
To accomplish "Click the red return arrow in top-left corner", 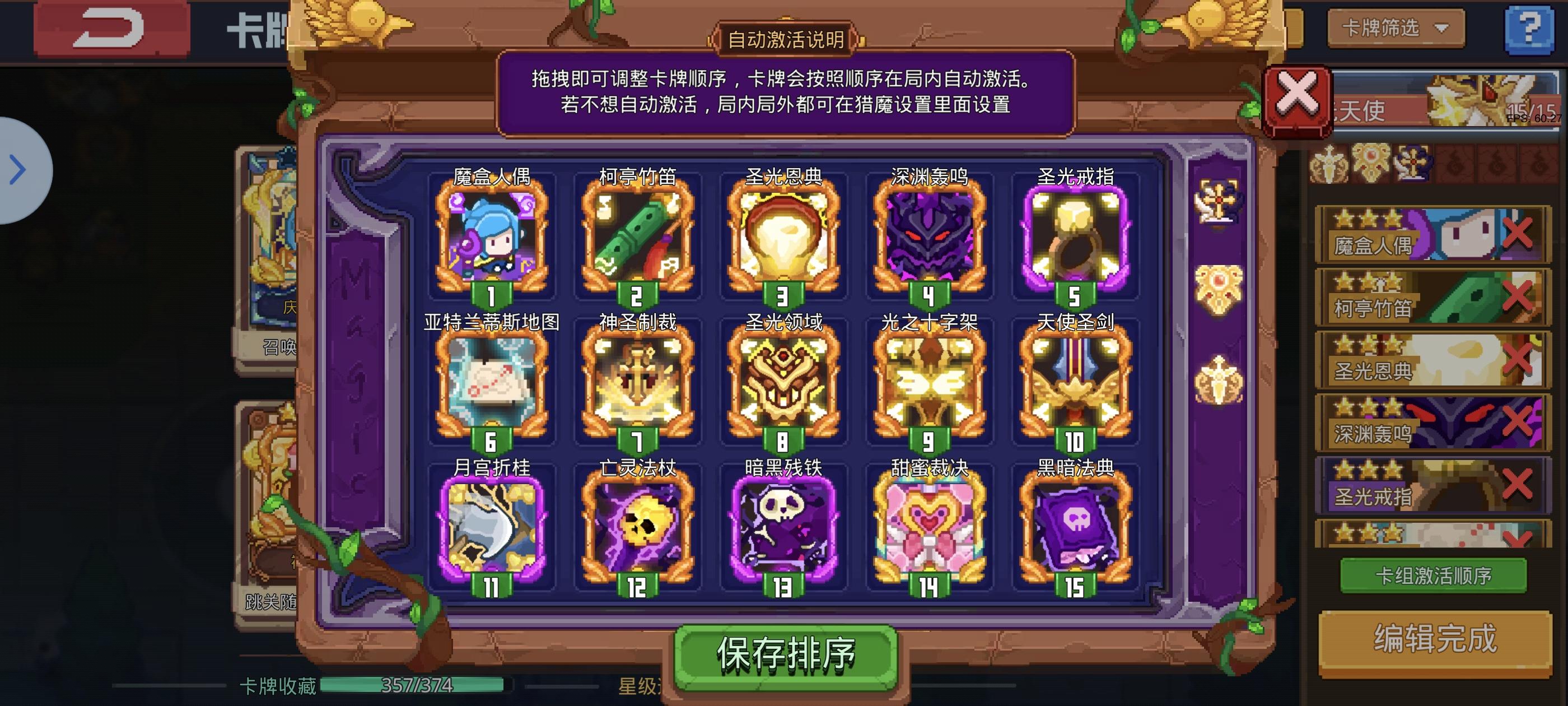I will (110, 27).
